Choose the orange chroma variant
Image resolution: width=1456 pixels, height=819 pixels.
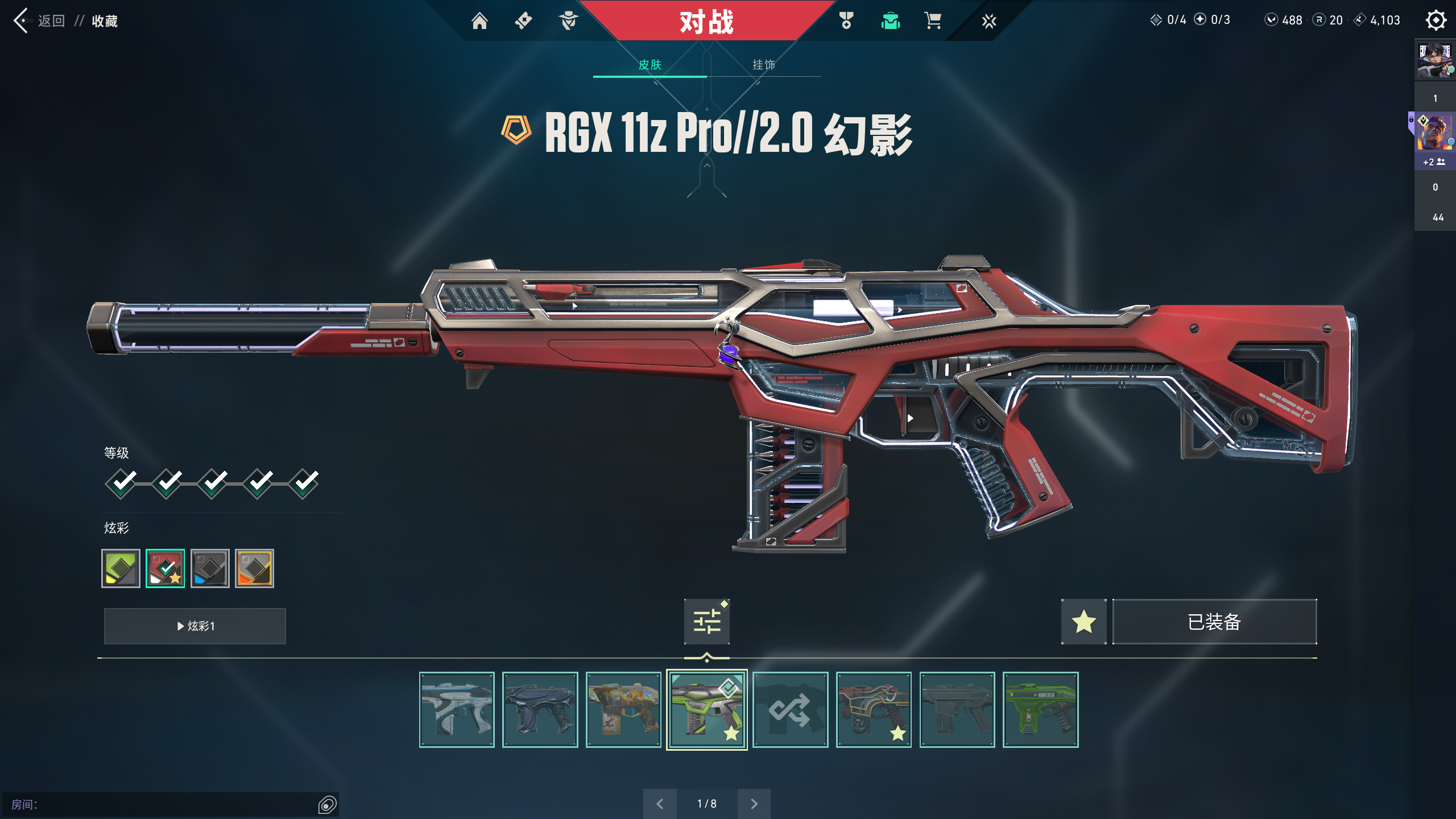pyautogui.click(x=254, y=568)
